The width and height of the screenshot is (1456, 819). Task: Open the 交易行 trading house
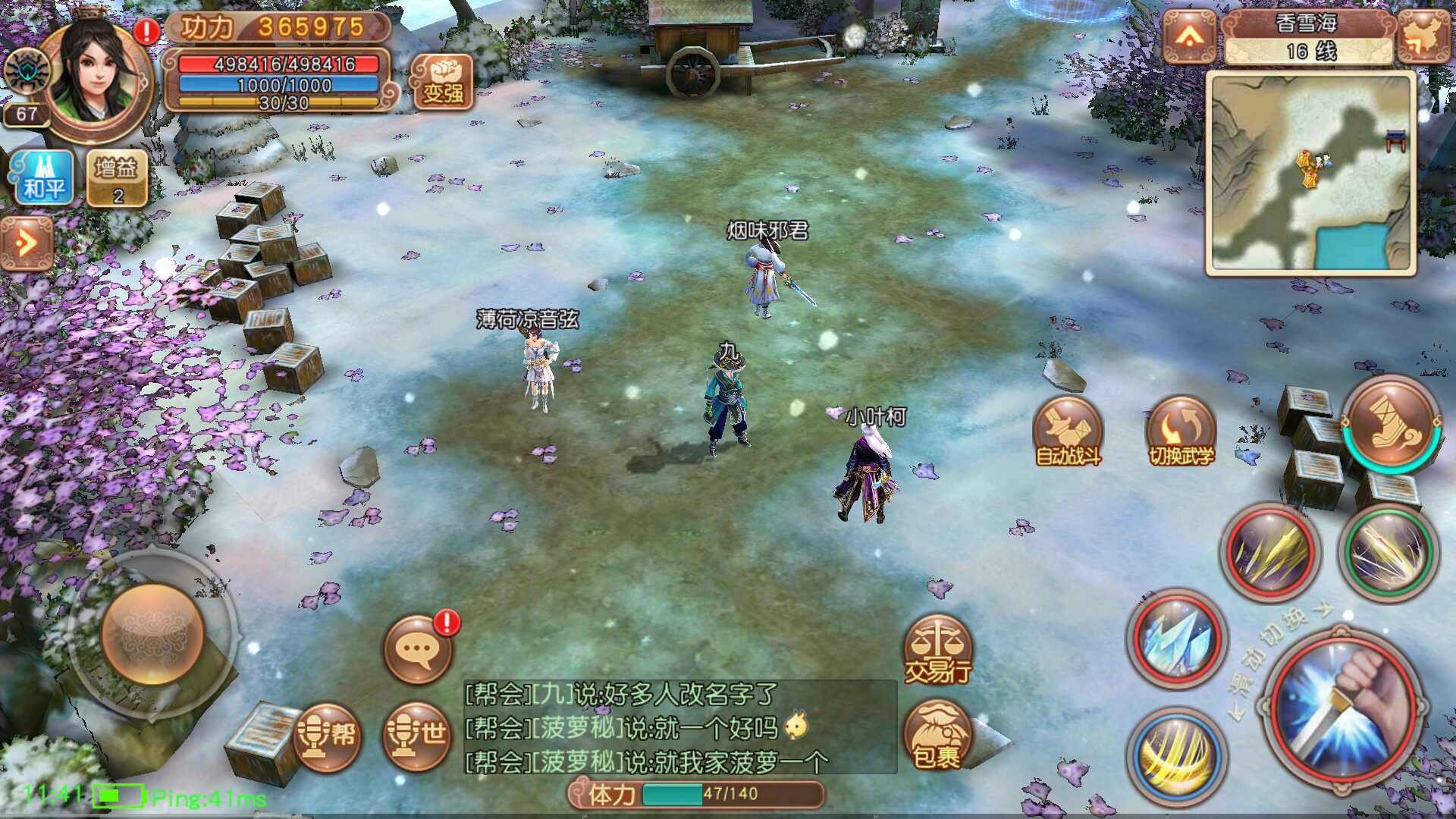(938, 651)
